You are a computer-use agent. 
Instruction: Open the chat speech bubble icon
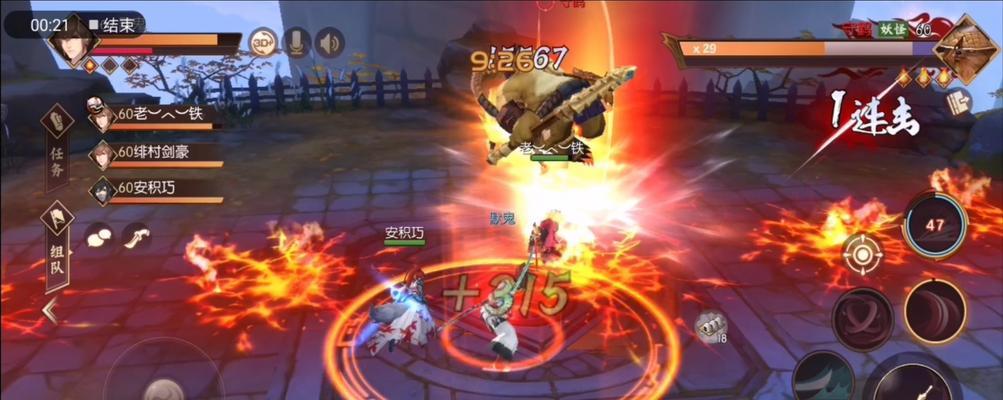(99, 236)
